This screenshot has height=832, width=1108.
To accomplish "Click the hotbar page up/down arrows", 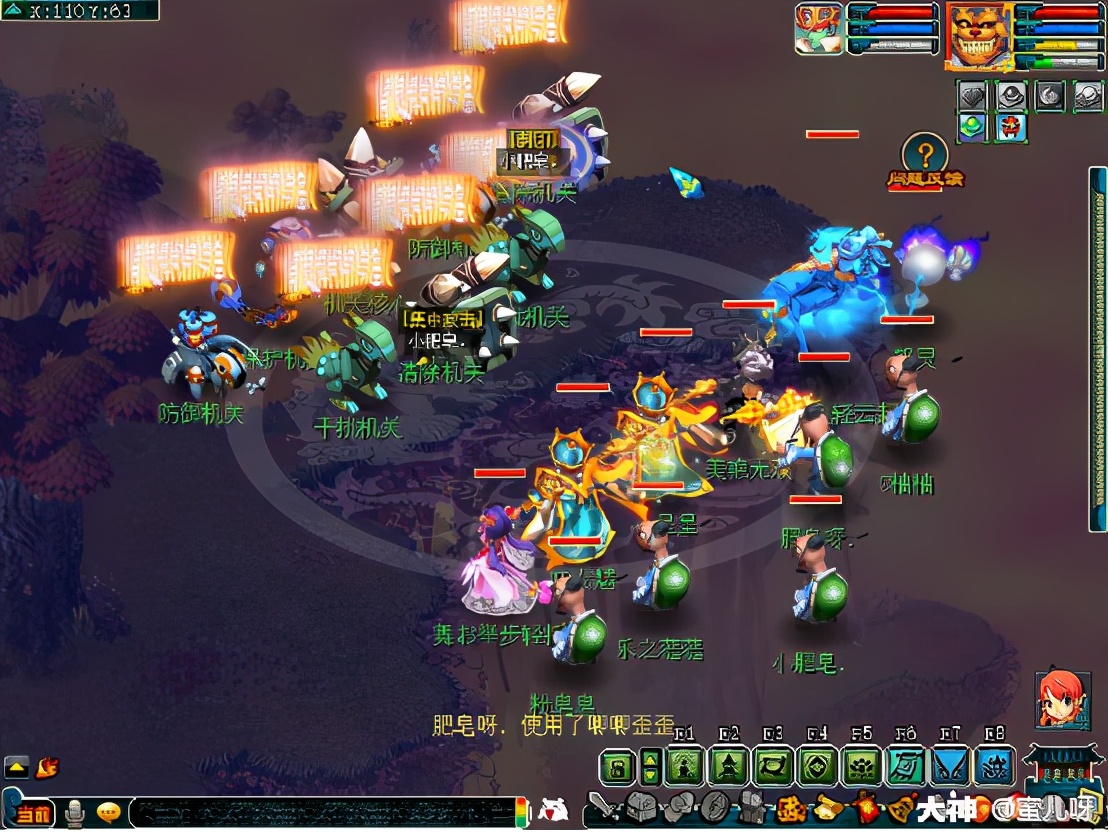I will pyautogui.click(x=651, y=767).
